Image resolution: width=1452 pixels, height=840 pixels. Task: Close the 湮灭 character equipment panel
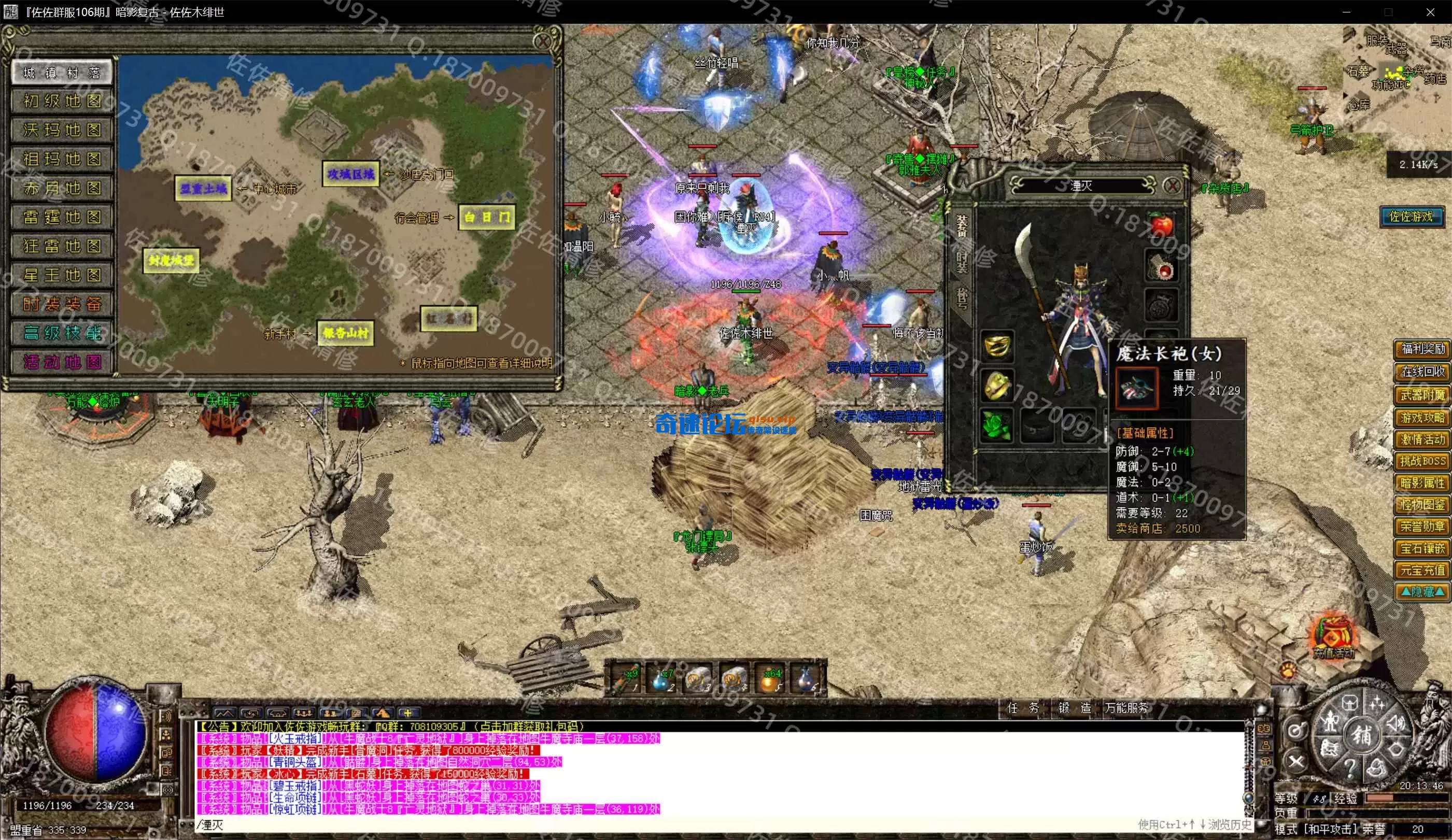(1172, 186)
